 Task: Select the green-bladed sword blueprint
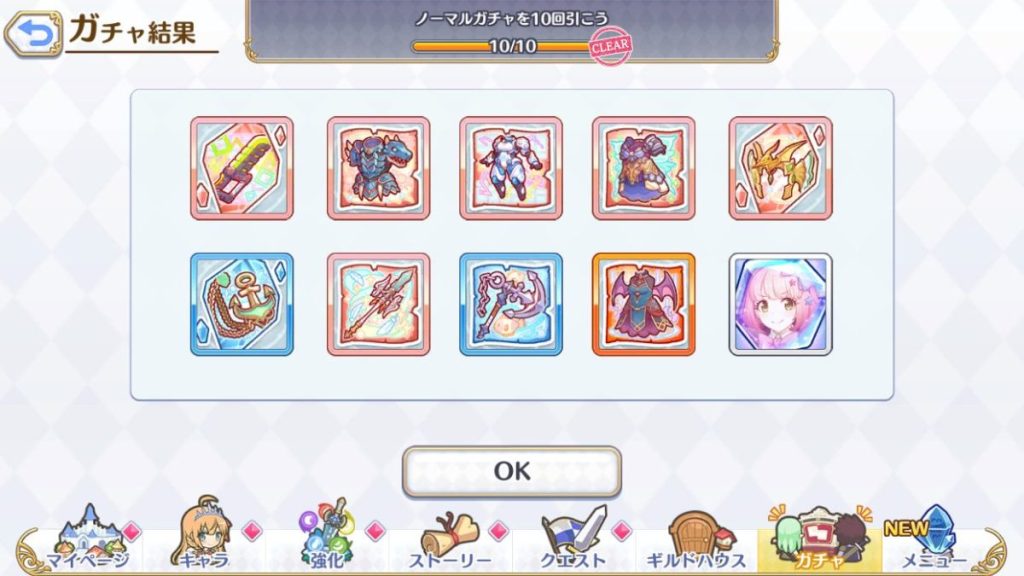click(241, 168)
